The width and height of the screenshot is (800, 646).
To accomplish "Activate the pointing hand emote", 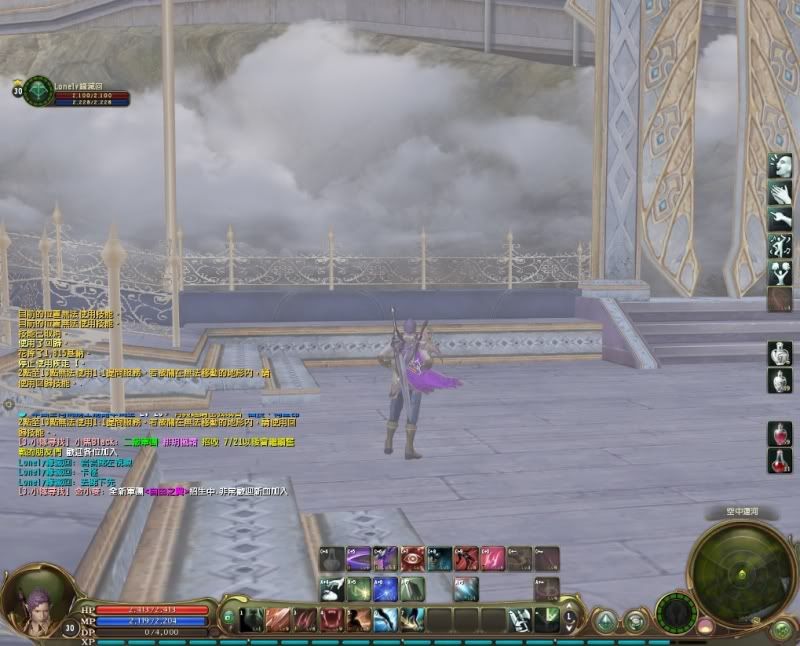I will point(780,219).
